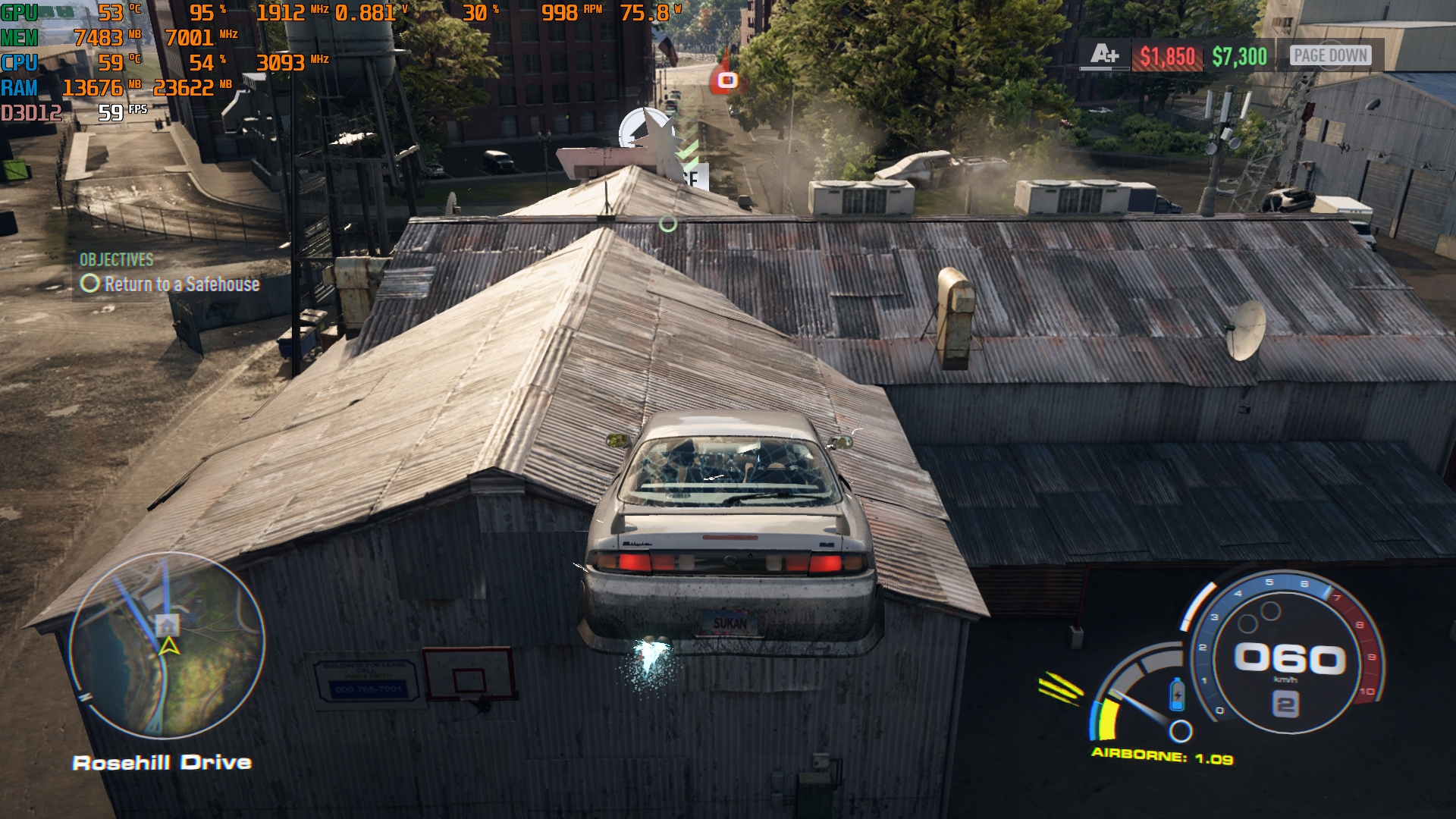
Task: Select the Return to a Safehouse objective
Action: 181,284
